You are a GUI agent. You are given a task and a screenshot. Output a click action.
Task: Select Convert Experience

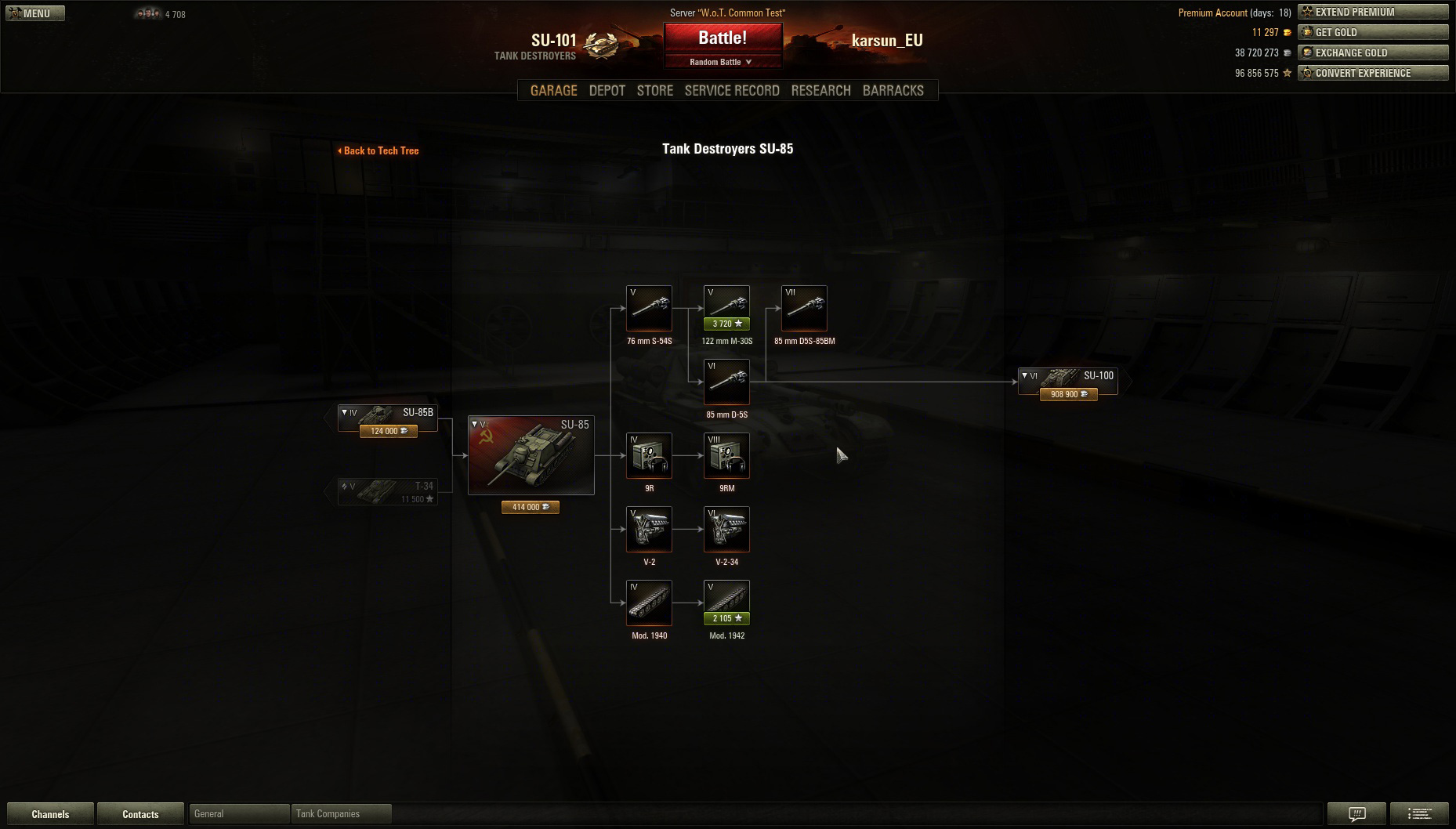(1372, 73)
